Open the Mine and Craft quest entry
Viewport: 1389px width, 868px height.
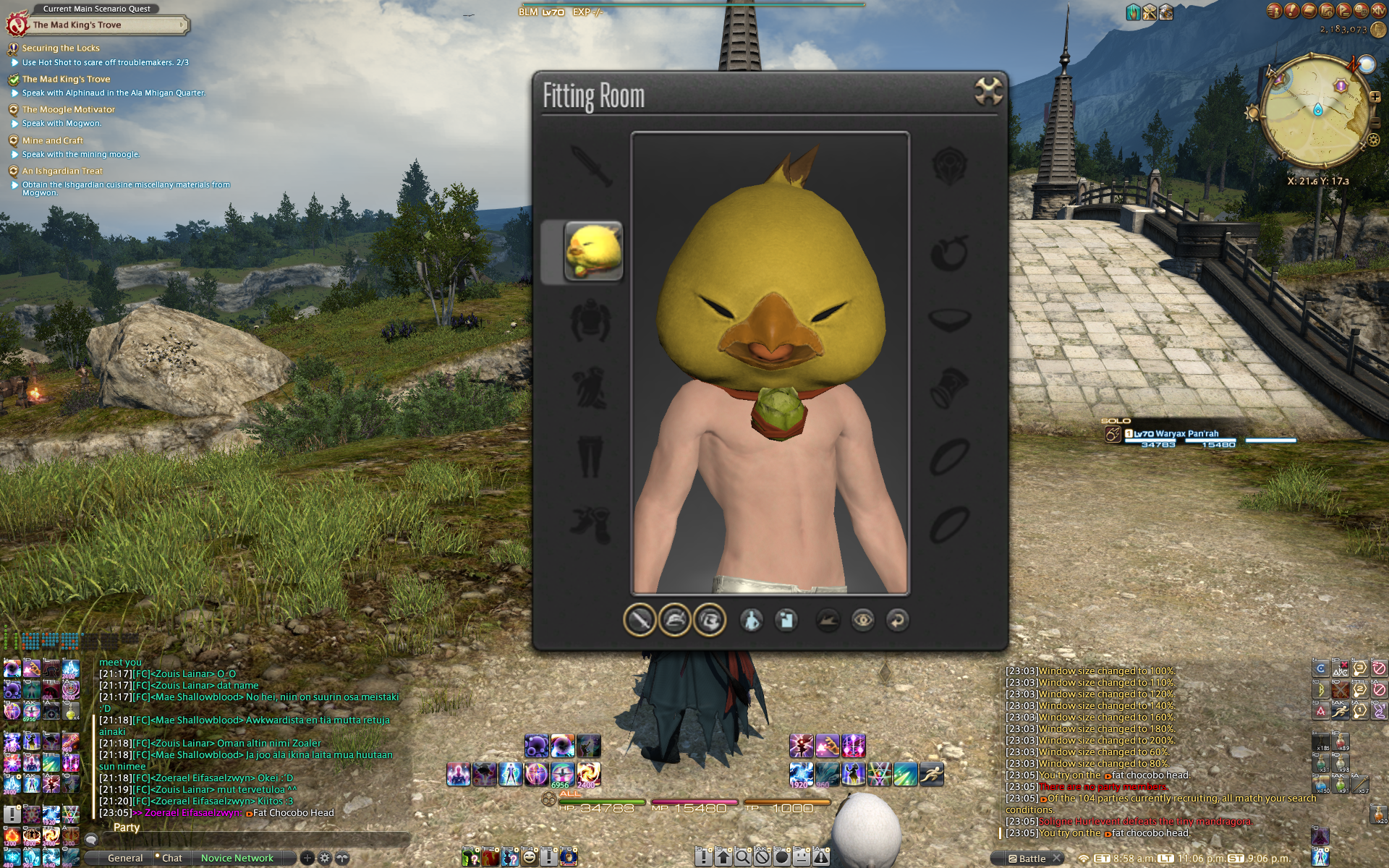pos(52,140)
